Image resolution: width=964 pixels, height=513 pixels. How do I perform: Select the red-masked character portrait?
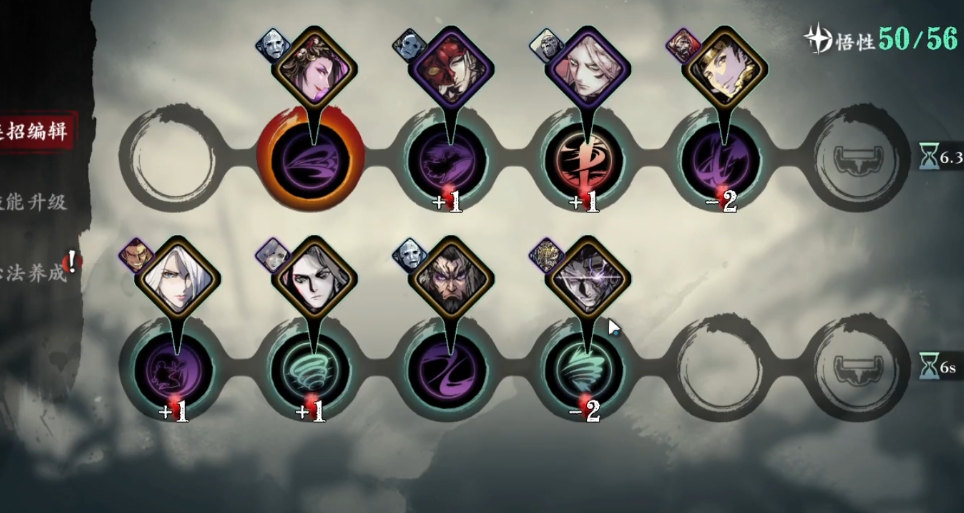coord(446,70)
